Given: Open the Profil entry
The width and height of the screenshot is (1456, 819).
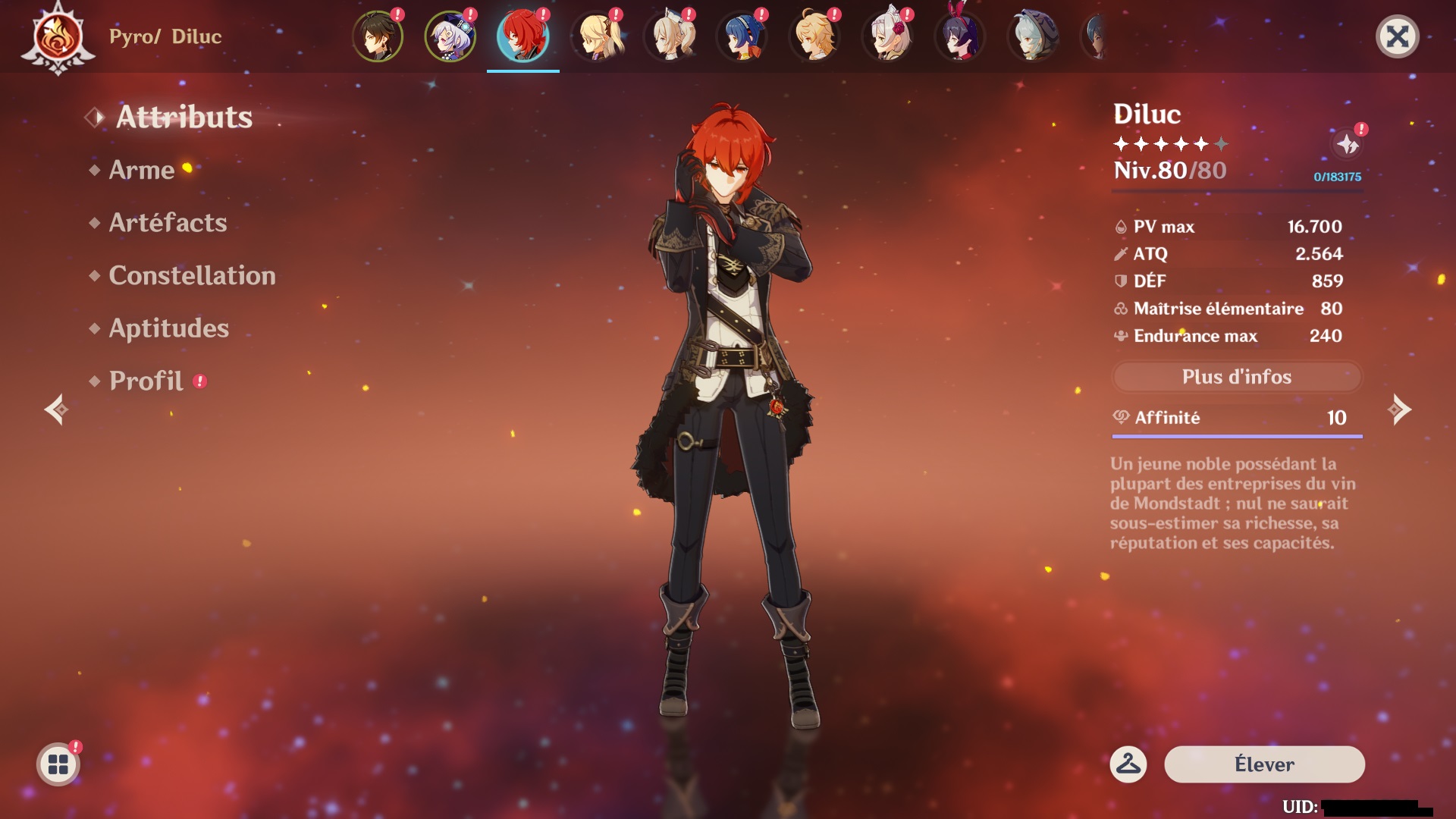Looking at the screenshot, I should point(146,381).
